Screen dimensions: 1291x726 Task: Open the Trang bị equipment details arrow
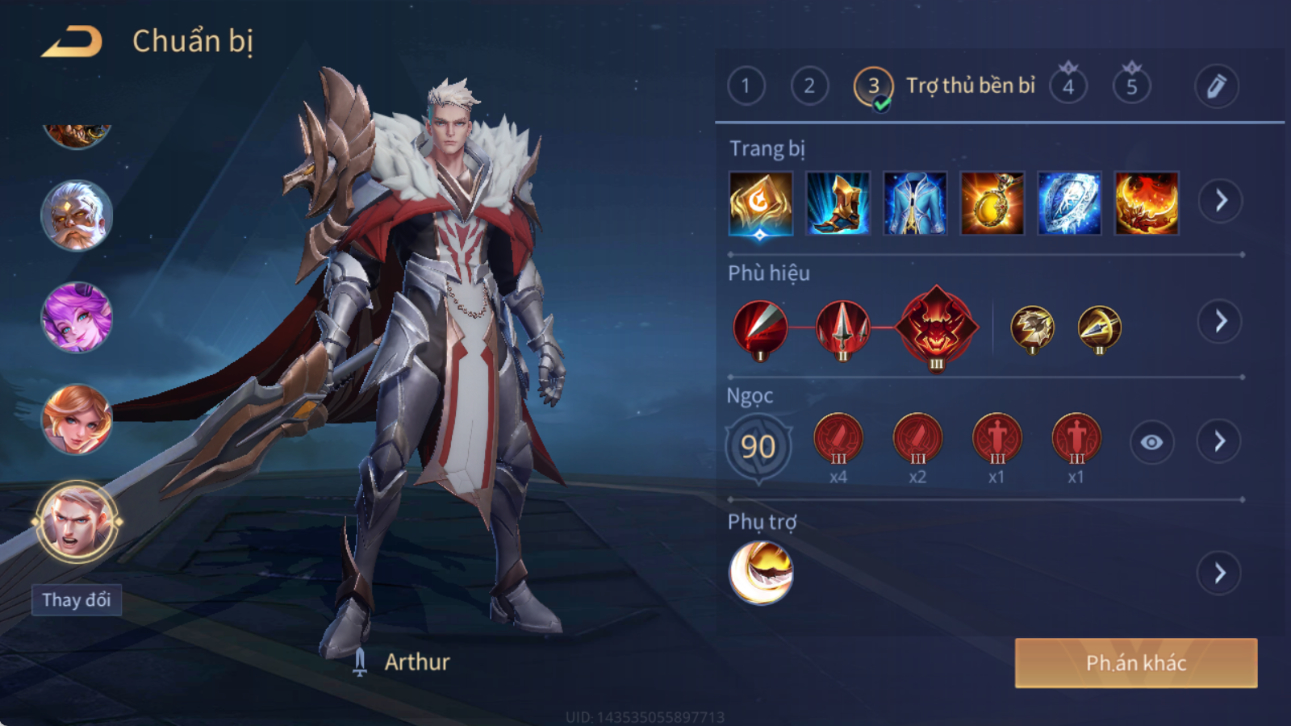[x=1221, y=201]
